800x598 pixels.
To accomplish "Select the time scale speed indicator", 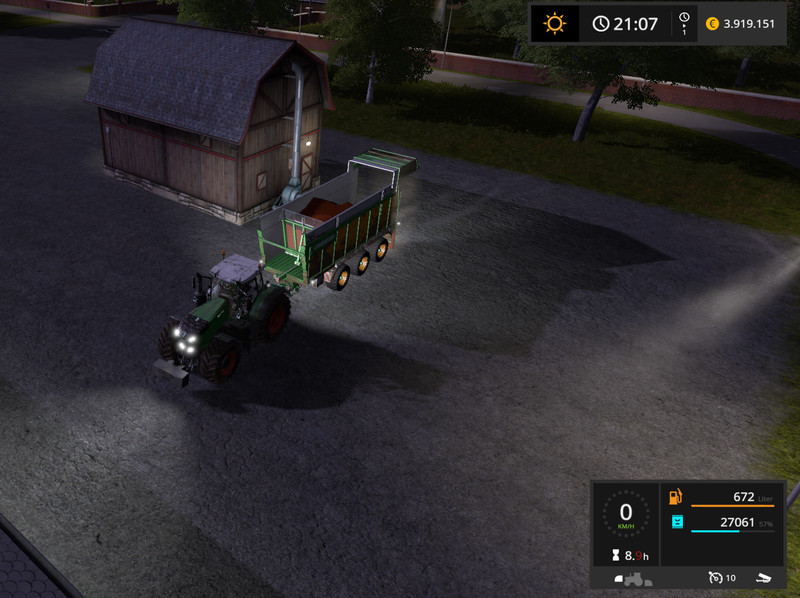I will [684, 23].
